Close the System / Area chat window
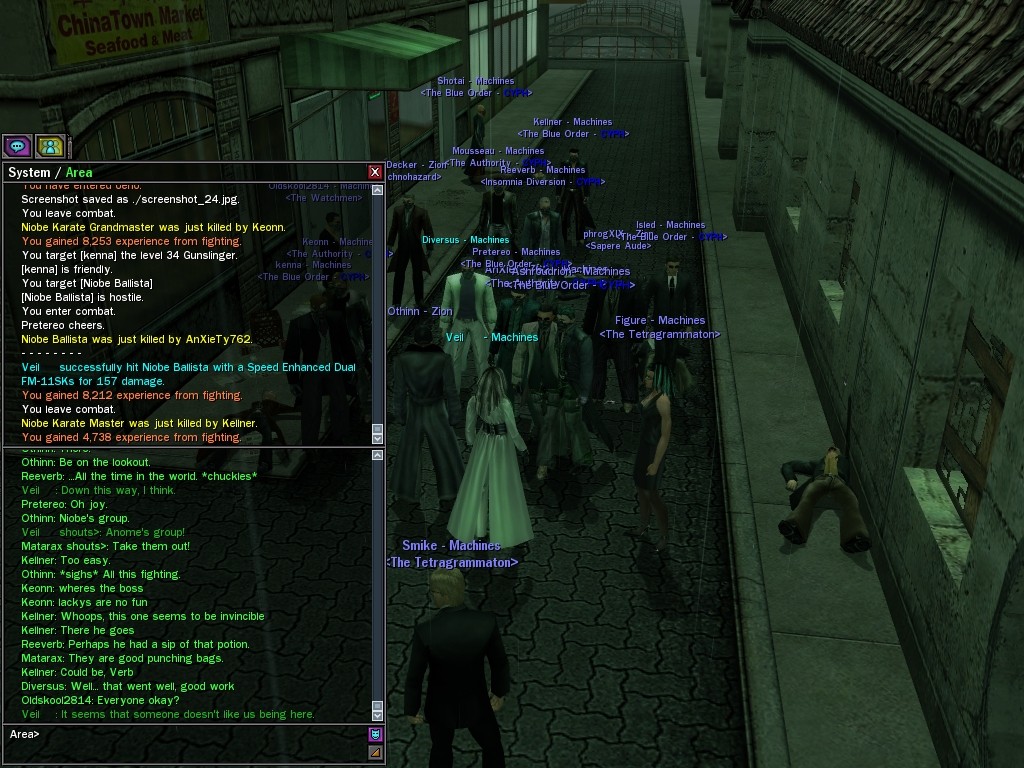This screenshot has height=768, width=1024. pyautogui.click(x=375, y=172)
